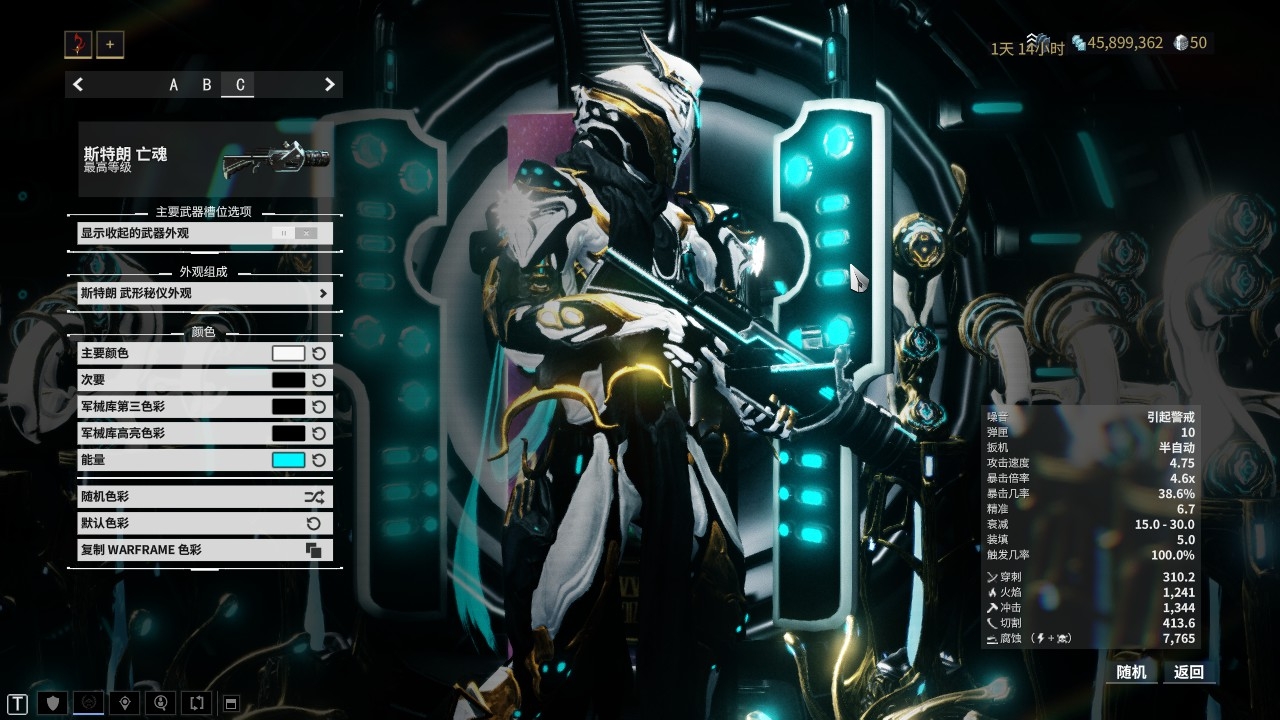Click the plus button to add loadout

(110, 44)
